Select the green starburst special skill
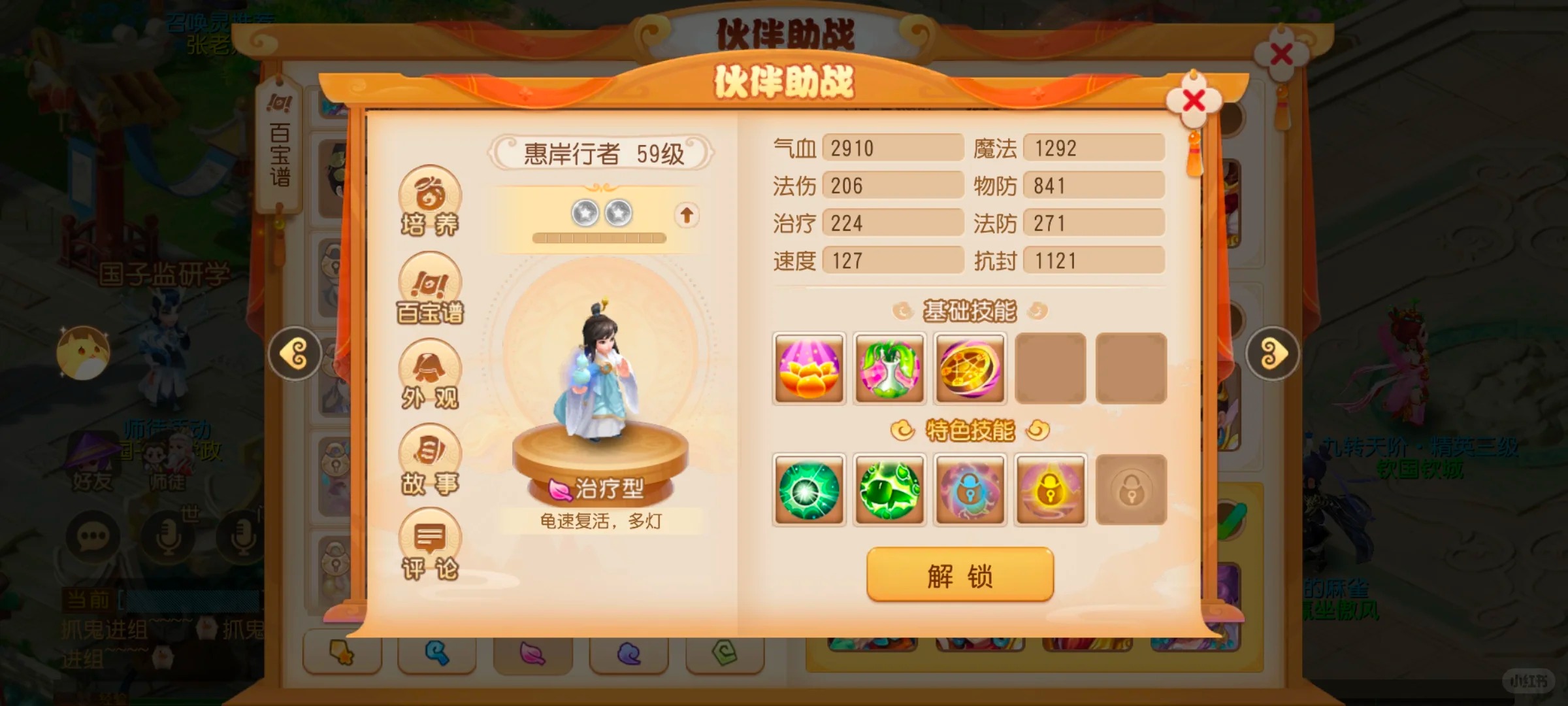 coord(809,490)
